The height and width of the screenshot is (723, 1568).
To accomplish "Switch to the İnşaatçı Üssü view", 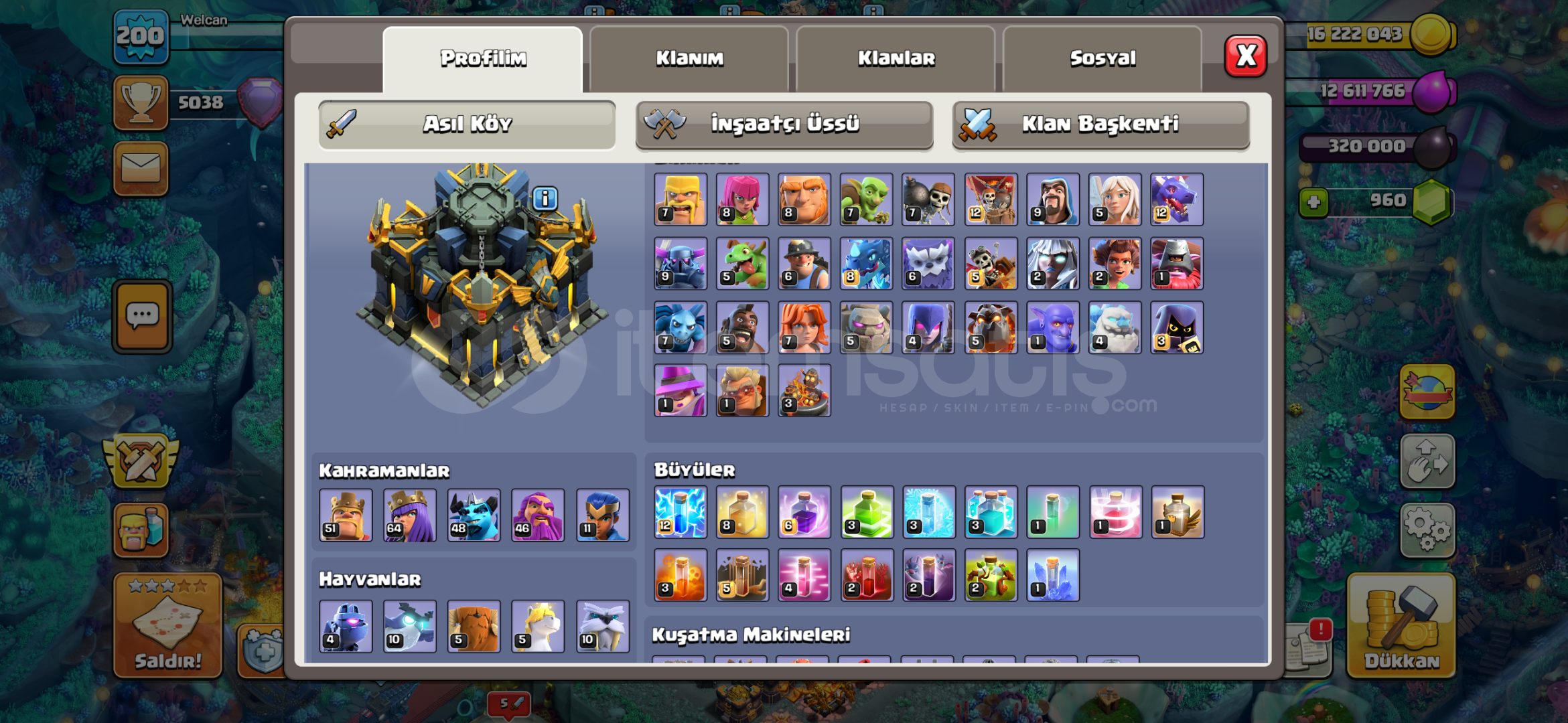I will (784, 124).
